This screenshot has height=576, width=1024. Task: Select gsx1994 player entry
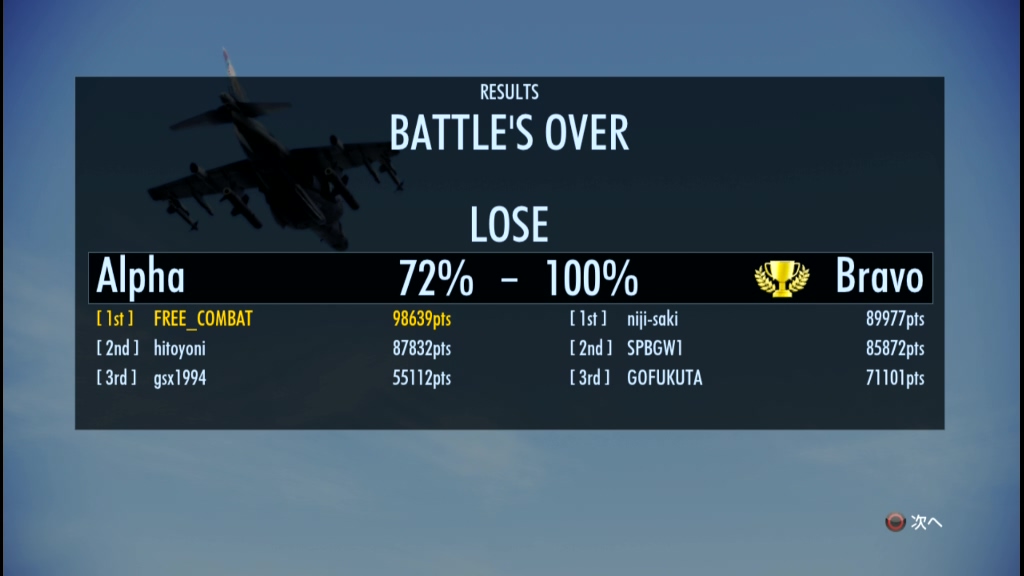pos(181,378)
